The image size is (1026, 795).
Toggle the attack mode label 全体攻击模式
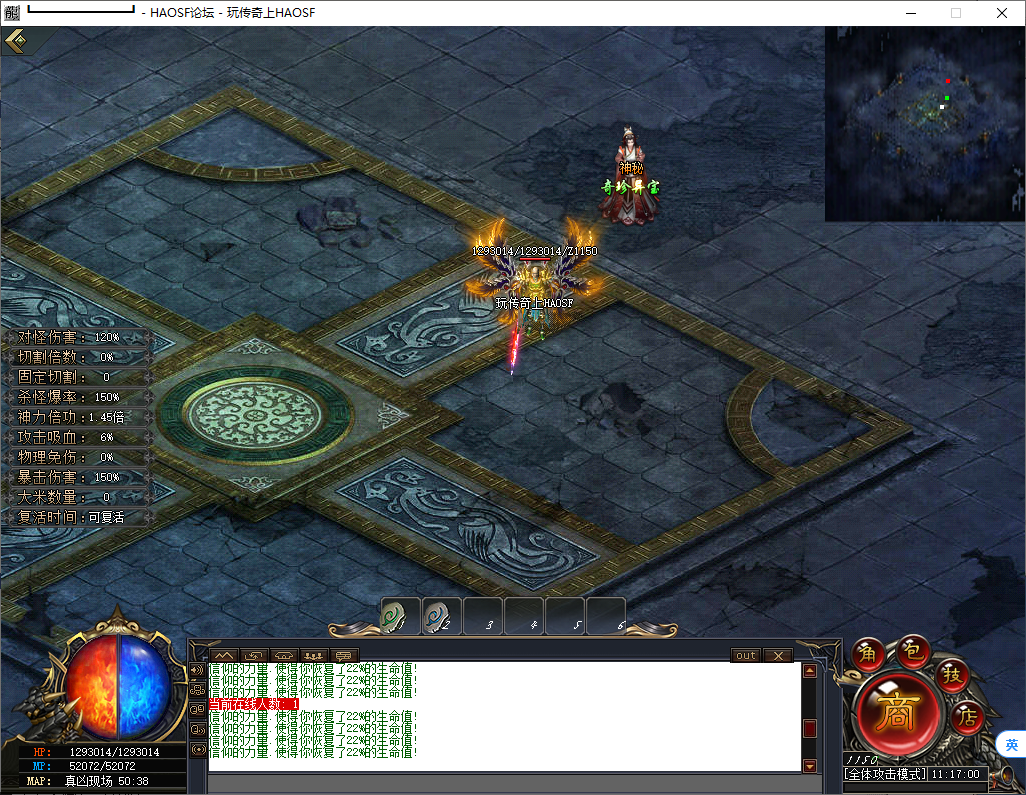(885, 774)
